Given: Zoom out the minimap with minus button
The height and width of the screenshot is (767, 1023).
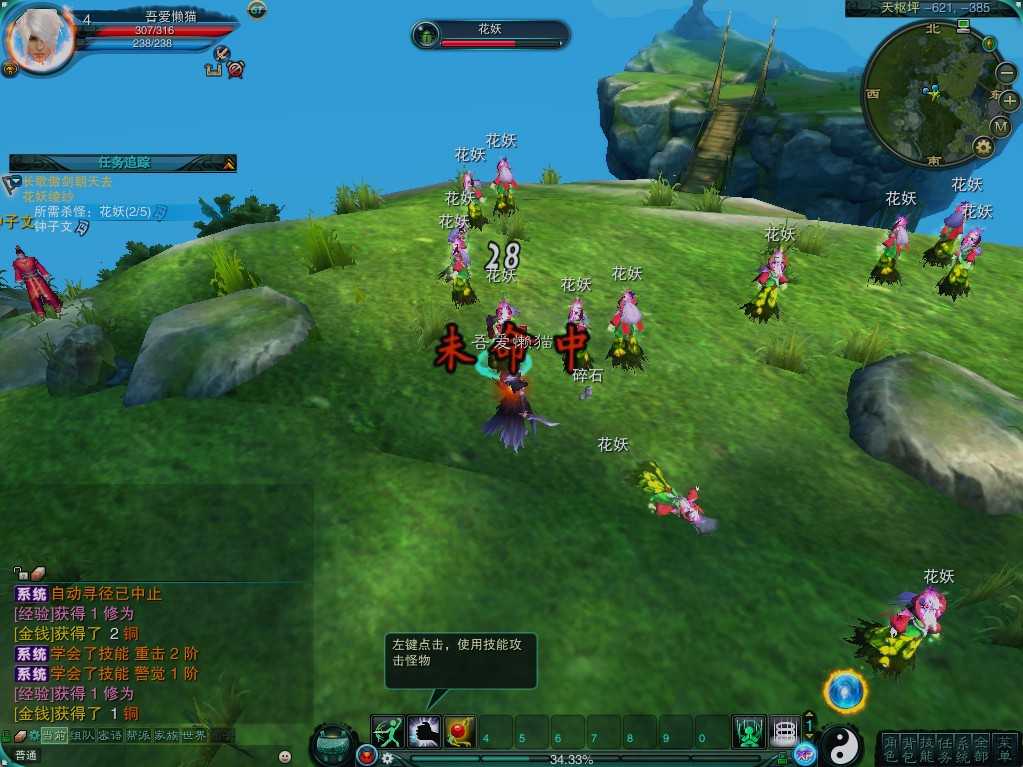Looking at the screenshot, I should click(x=1006, y=74).
